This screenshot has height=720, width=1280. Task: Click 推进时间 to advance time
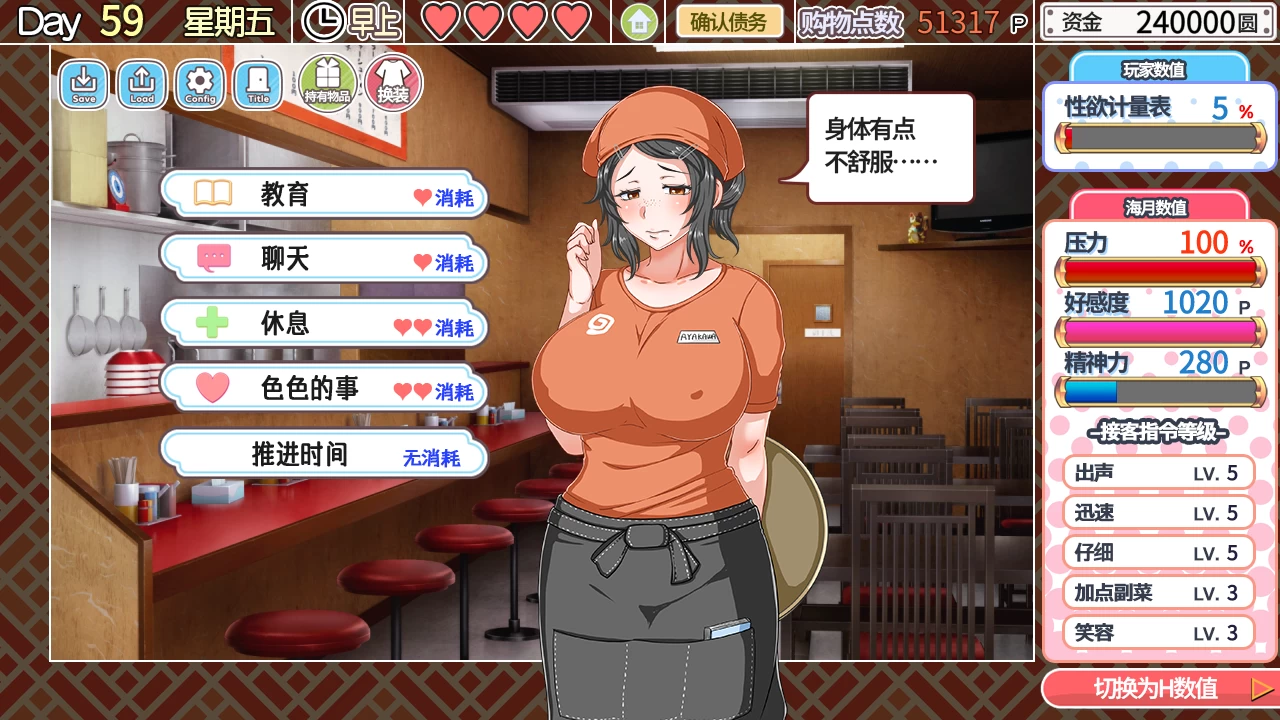tap(324, 454)
